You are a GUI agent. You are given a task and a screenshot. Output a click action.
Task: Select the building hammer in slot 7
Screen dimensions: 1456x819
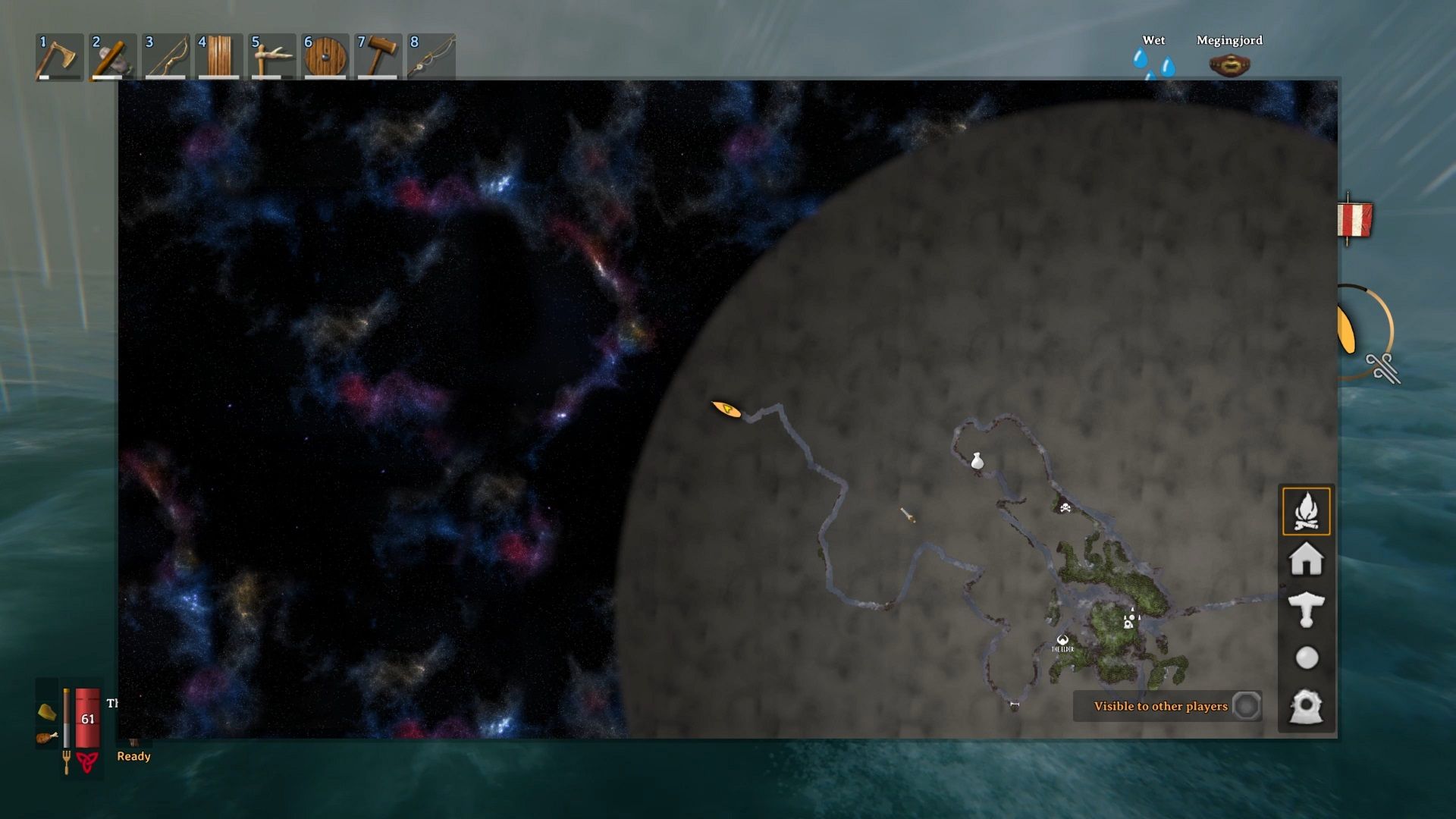pyautogui.click(x=378, y=57)
